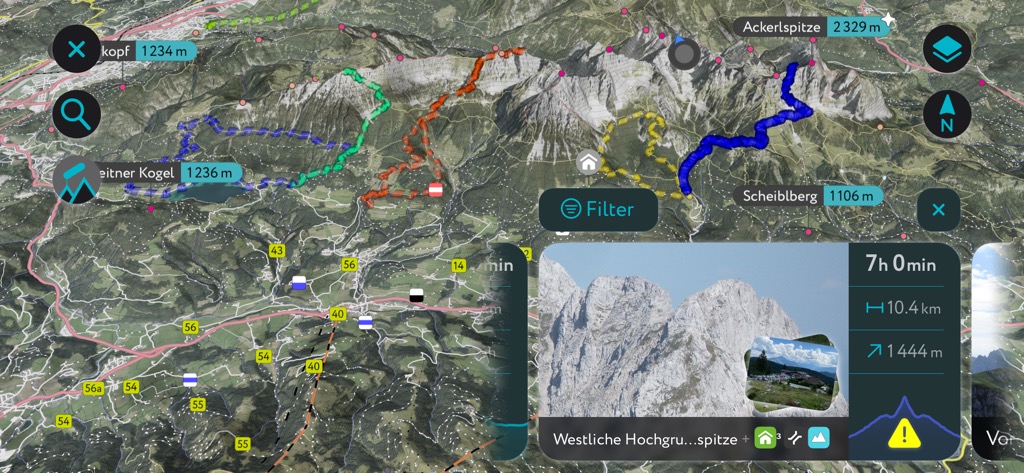Image resolution: width=1024 pixels, height=473 pixels.
Task: Open the Filter options
Action: tap(598, 209)
